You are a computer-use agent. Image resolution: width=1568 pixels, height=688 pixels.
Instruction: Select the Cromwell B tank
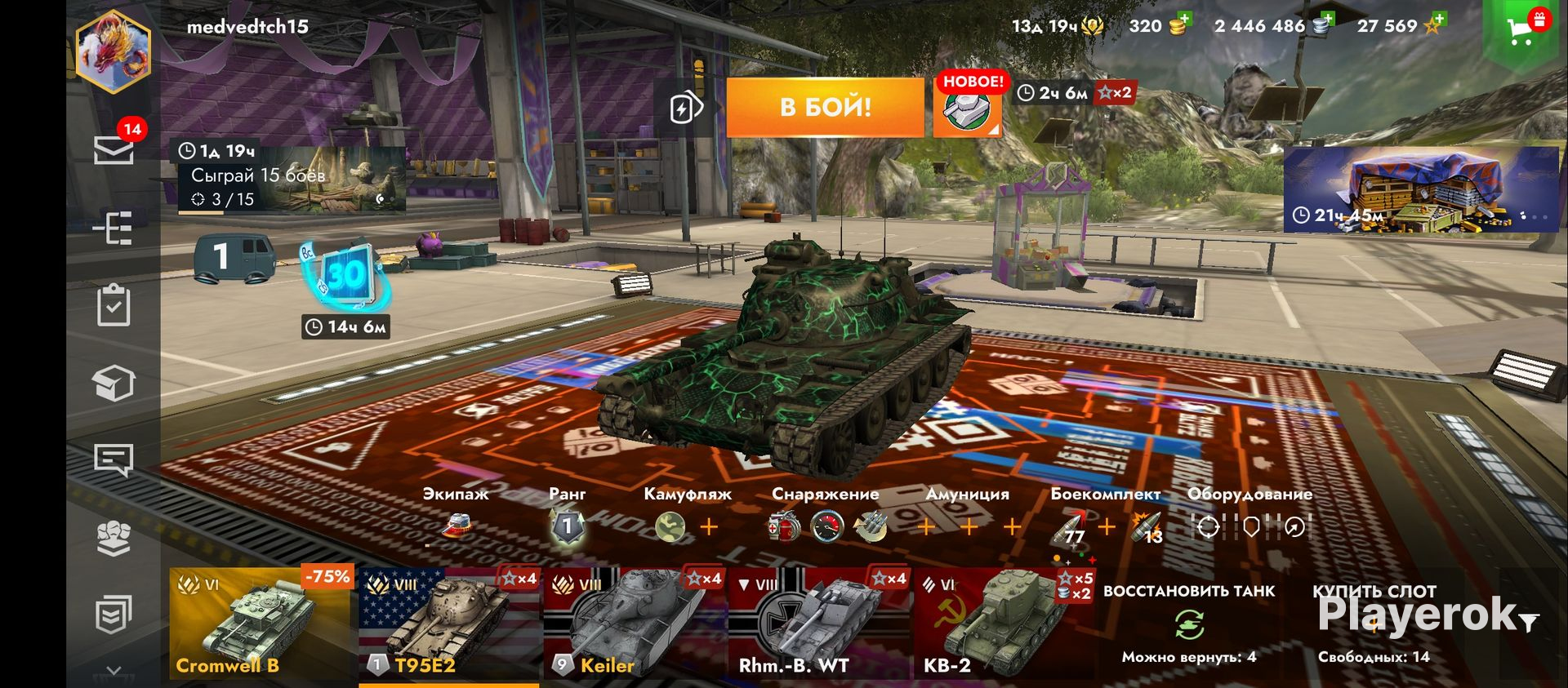coord(260,624)
